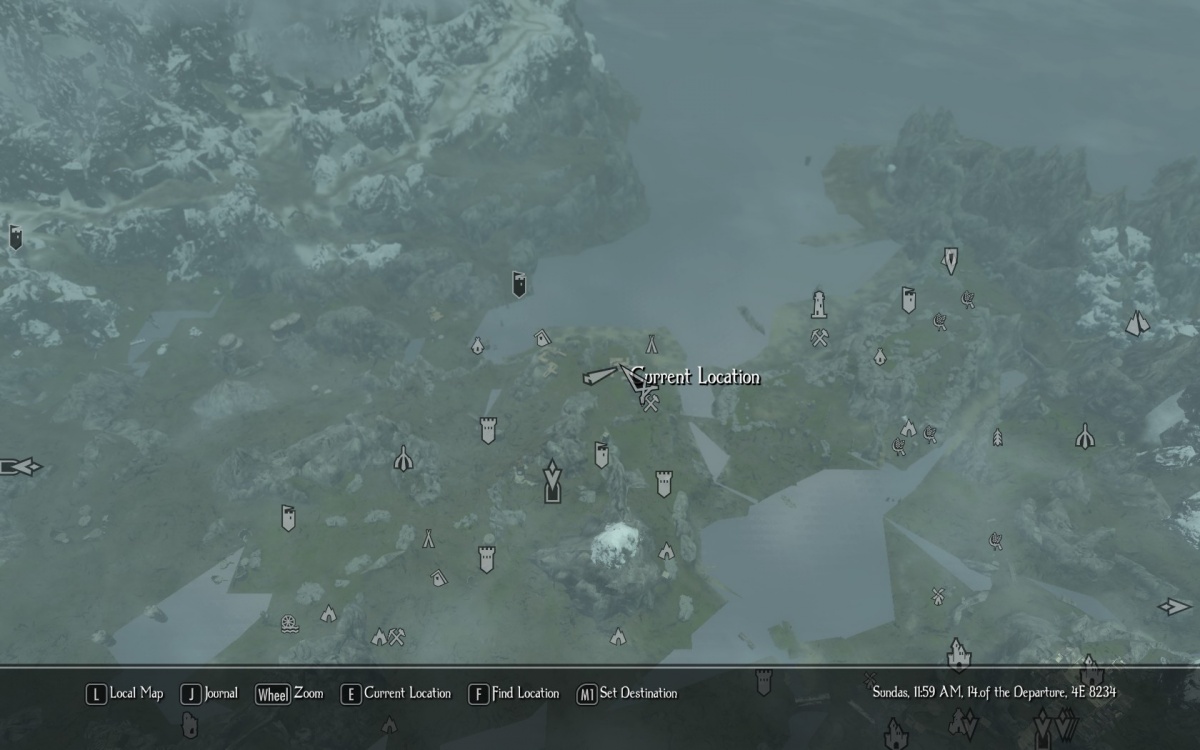The image size is (1200, 750).
Task: Open the Local Map view
Action: [125, 693]
